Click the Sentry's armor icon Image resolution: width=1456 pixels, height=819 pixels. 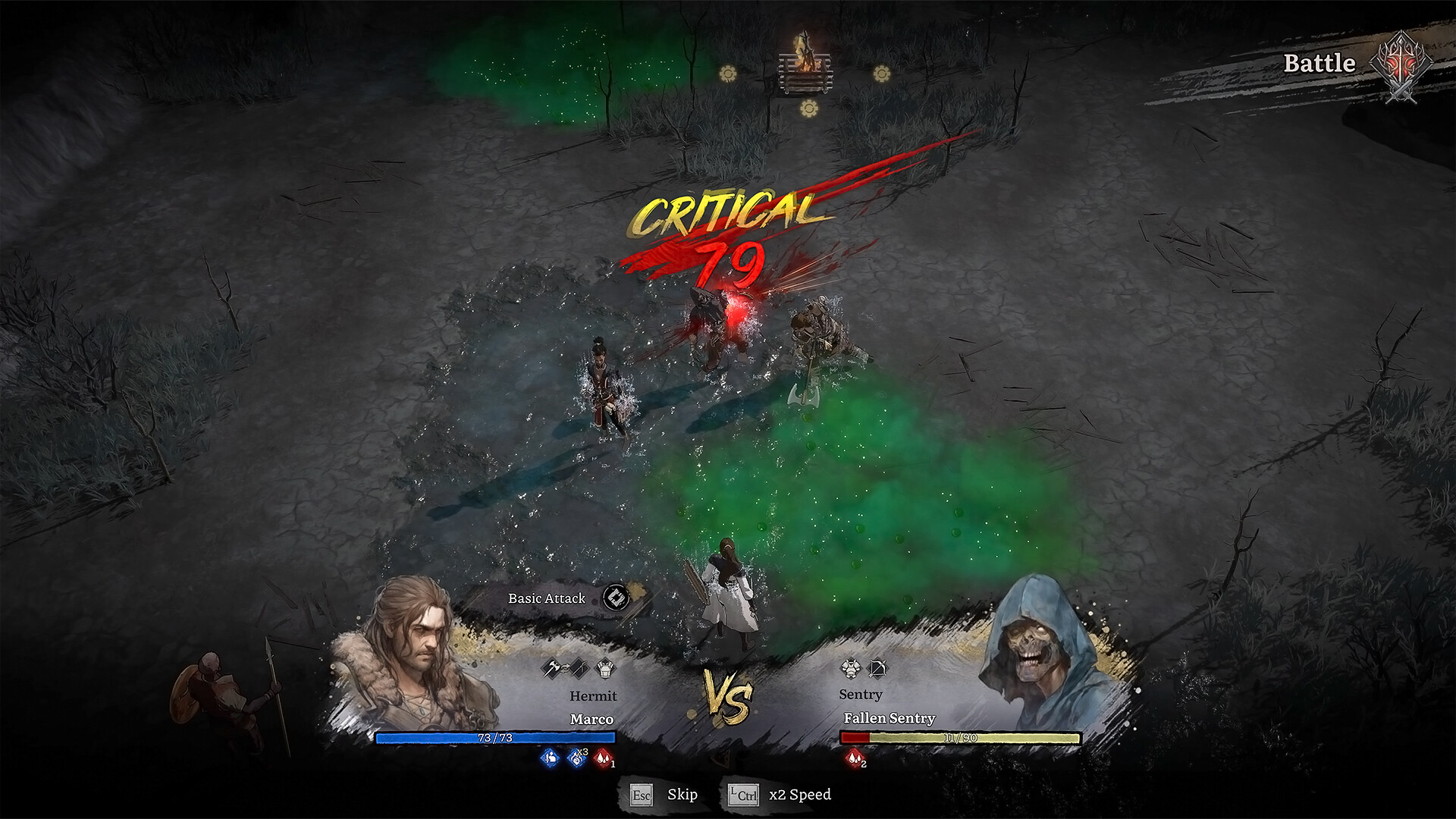[x=850, y=668]
